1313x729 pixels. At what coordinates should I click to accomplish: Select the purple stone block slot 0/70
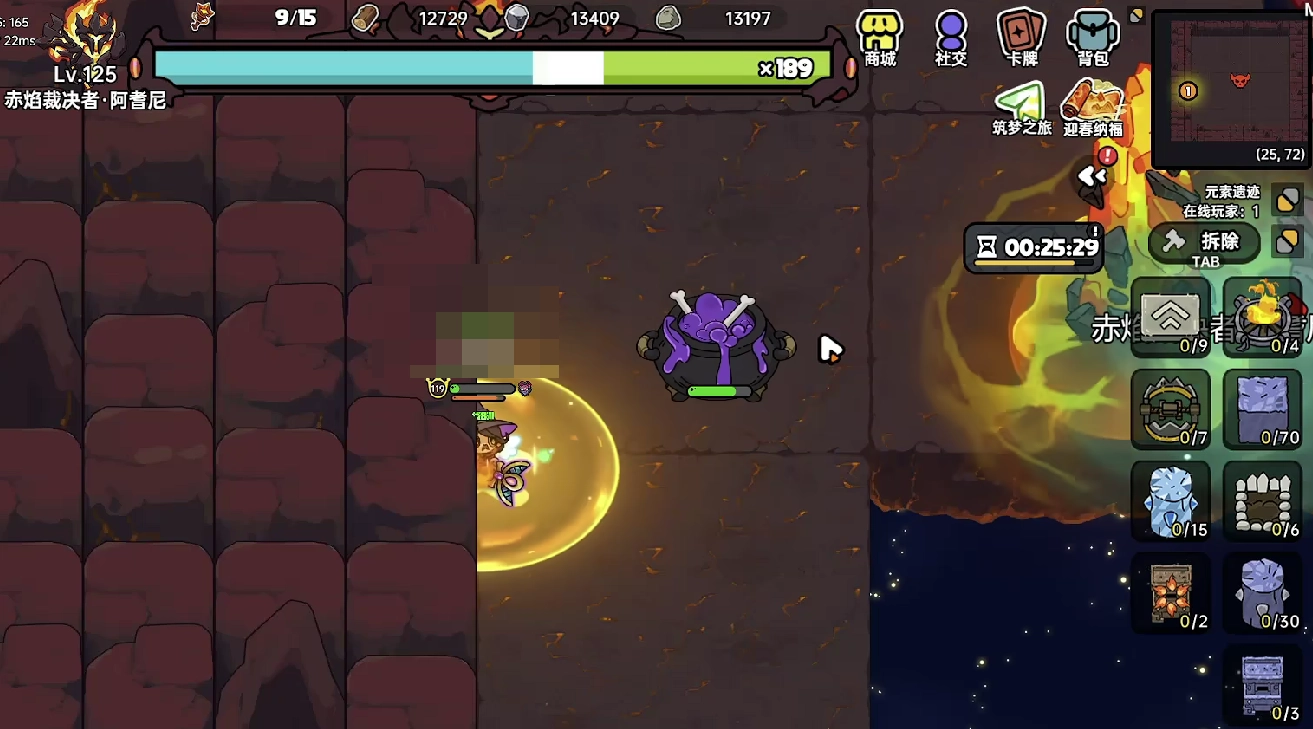tap(1262, 409)
